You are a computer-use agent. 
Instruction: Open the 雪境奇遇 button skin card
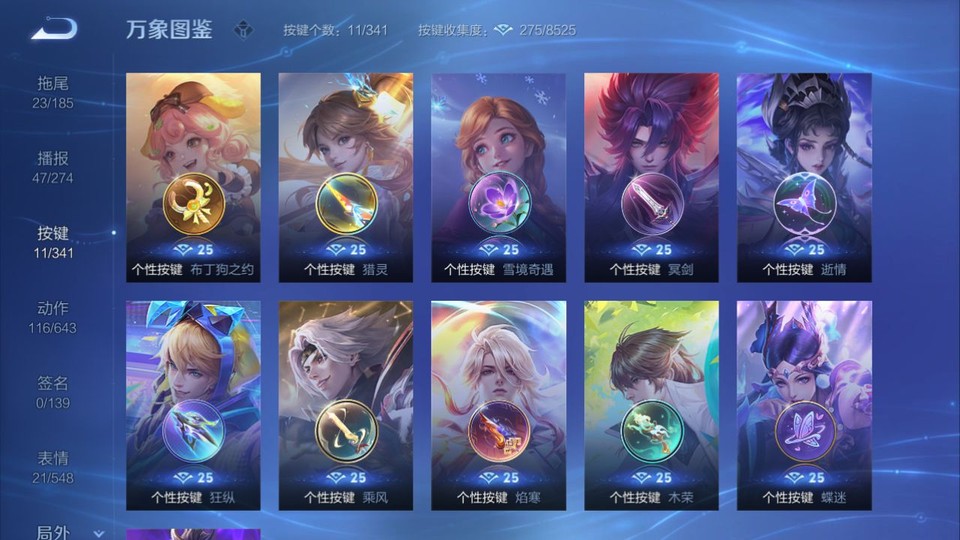click(498, 177)
